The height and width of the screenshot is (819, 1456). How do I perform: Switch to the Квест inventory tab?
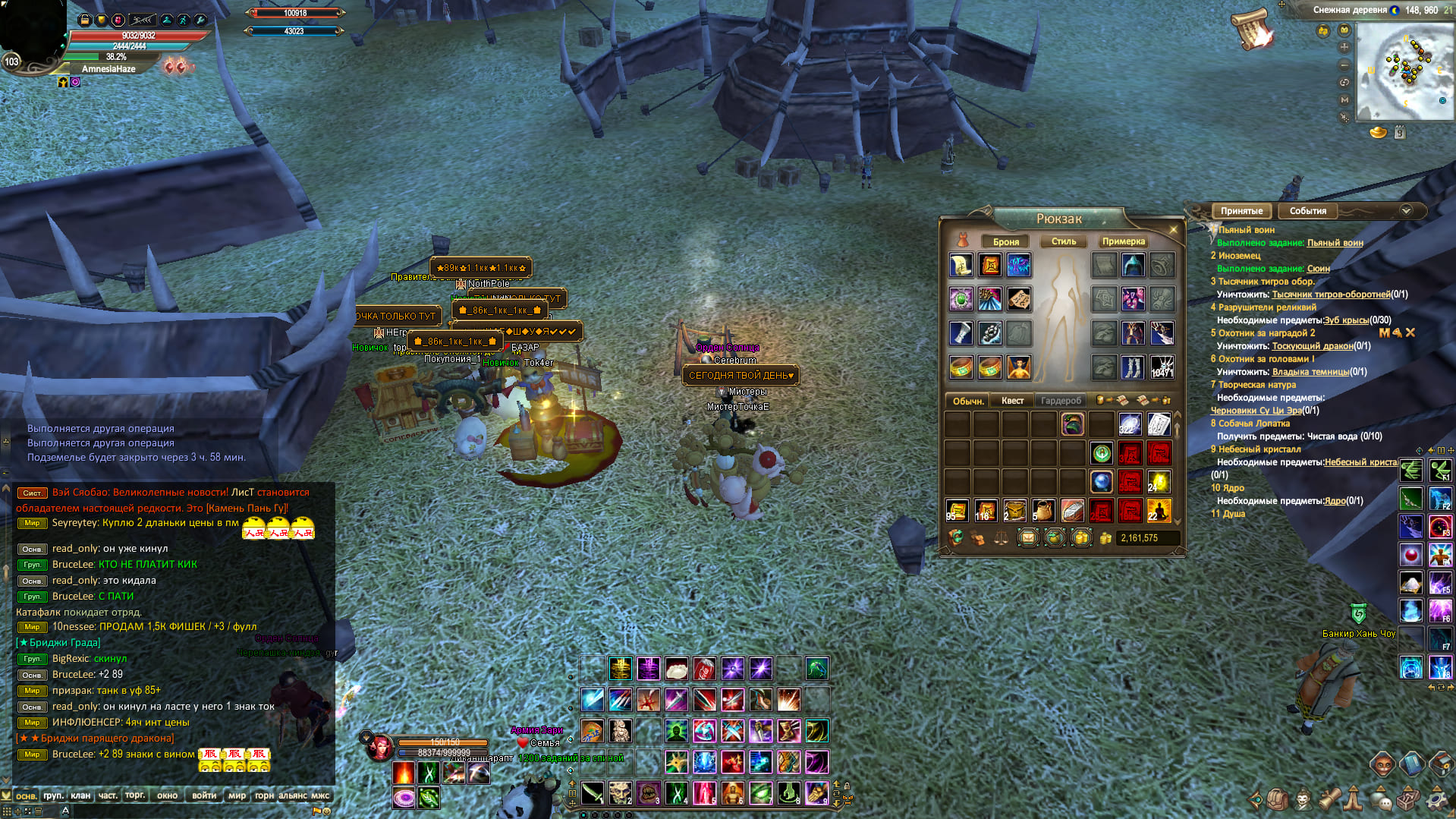(x=1012, y=401)
